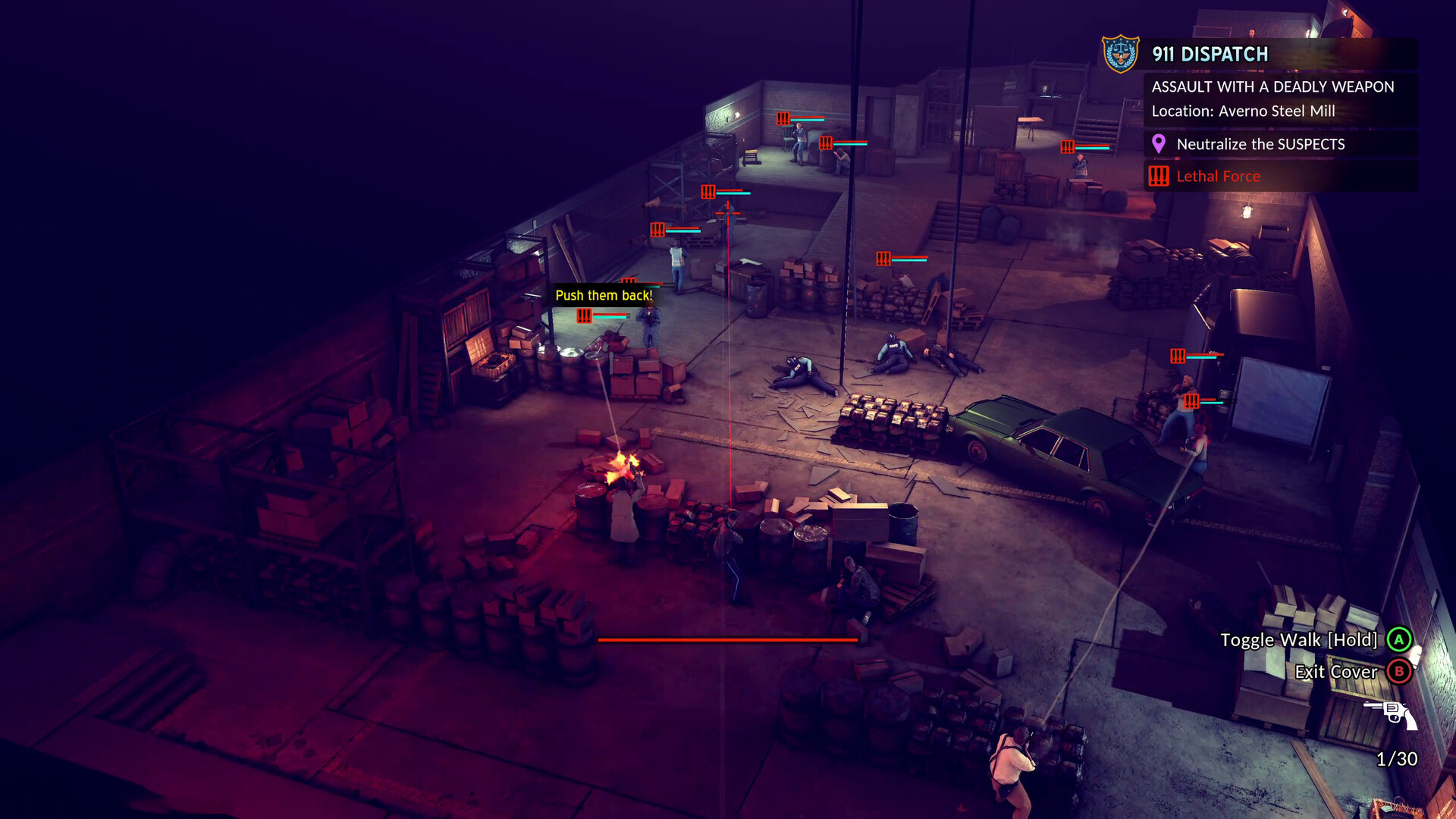This screenshot has height=819, width=1456.
Task: Select the purple objective pin icon
Action: click(x=1158, y=144)
